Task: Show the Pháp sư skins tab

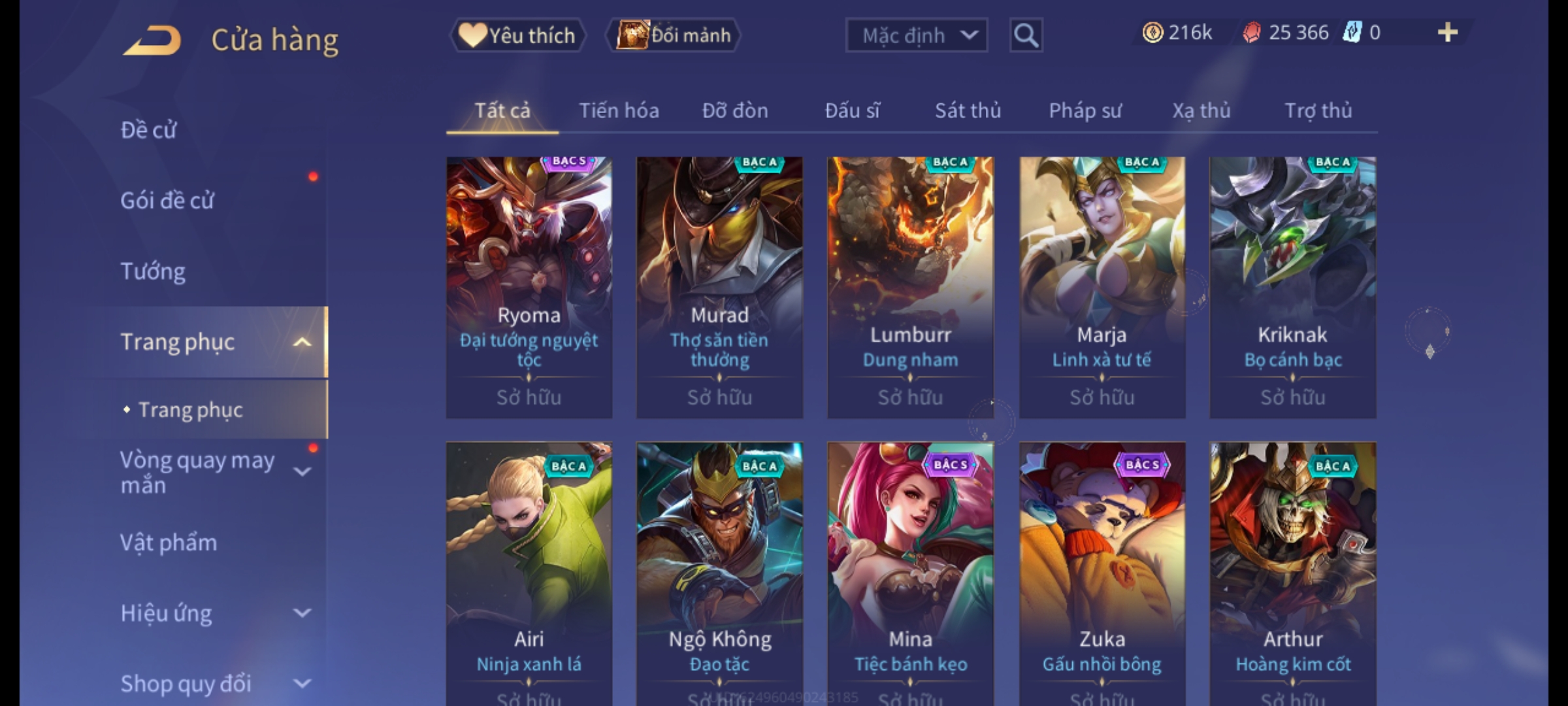Action: [x=1085, y=110]
